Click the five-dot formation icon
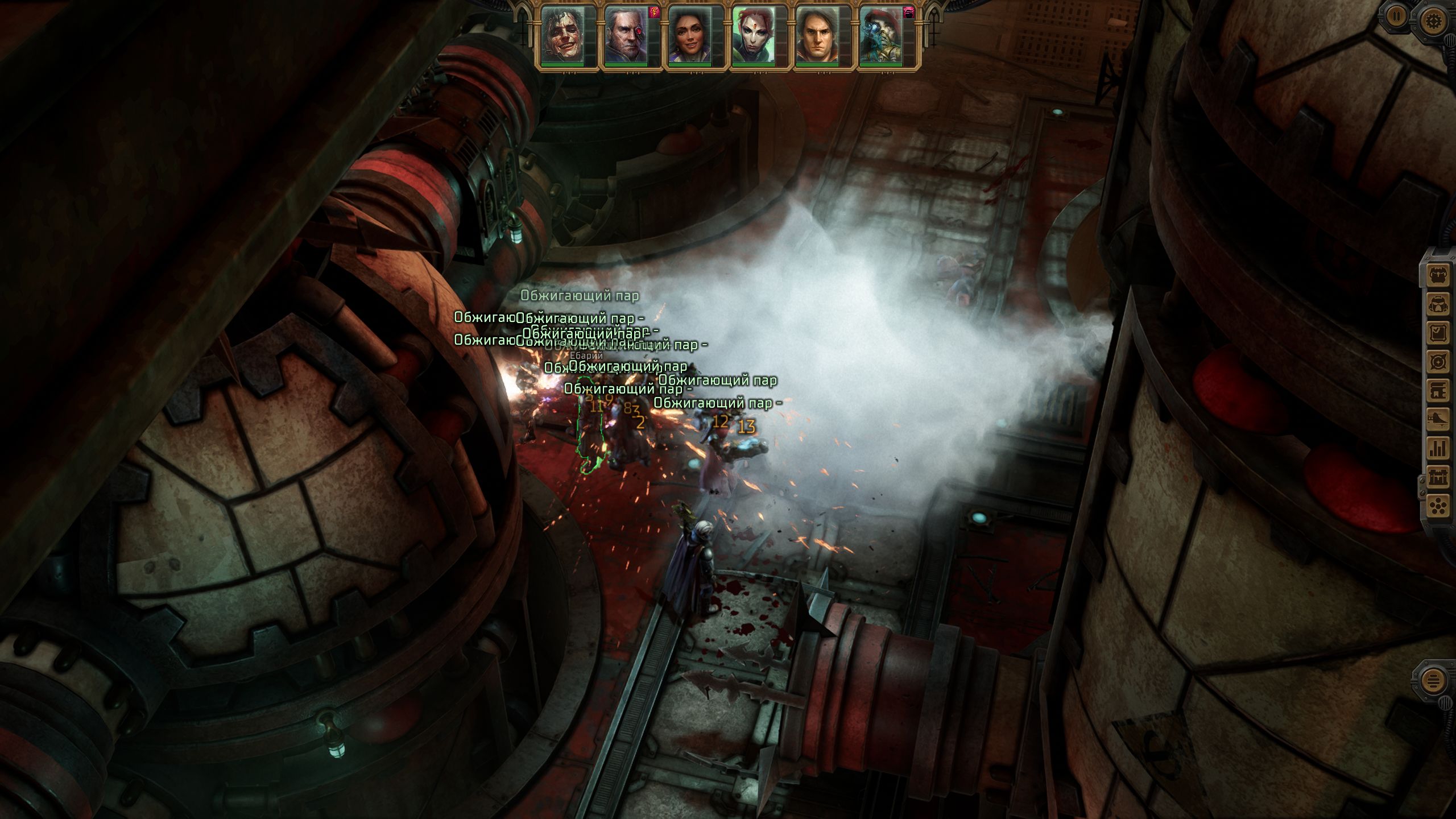The width and height of the screenshot is (1456, 819). point(1438,505)
